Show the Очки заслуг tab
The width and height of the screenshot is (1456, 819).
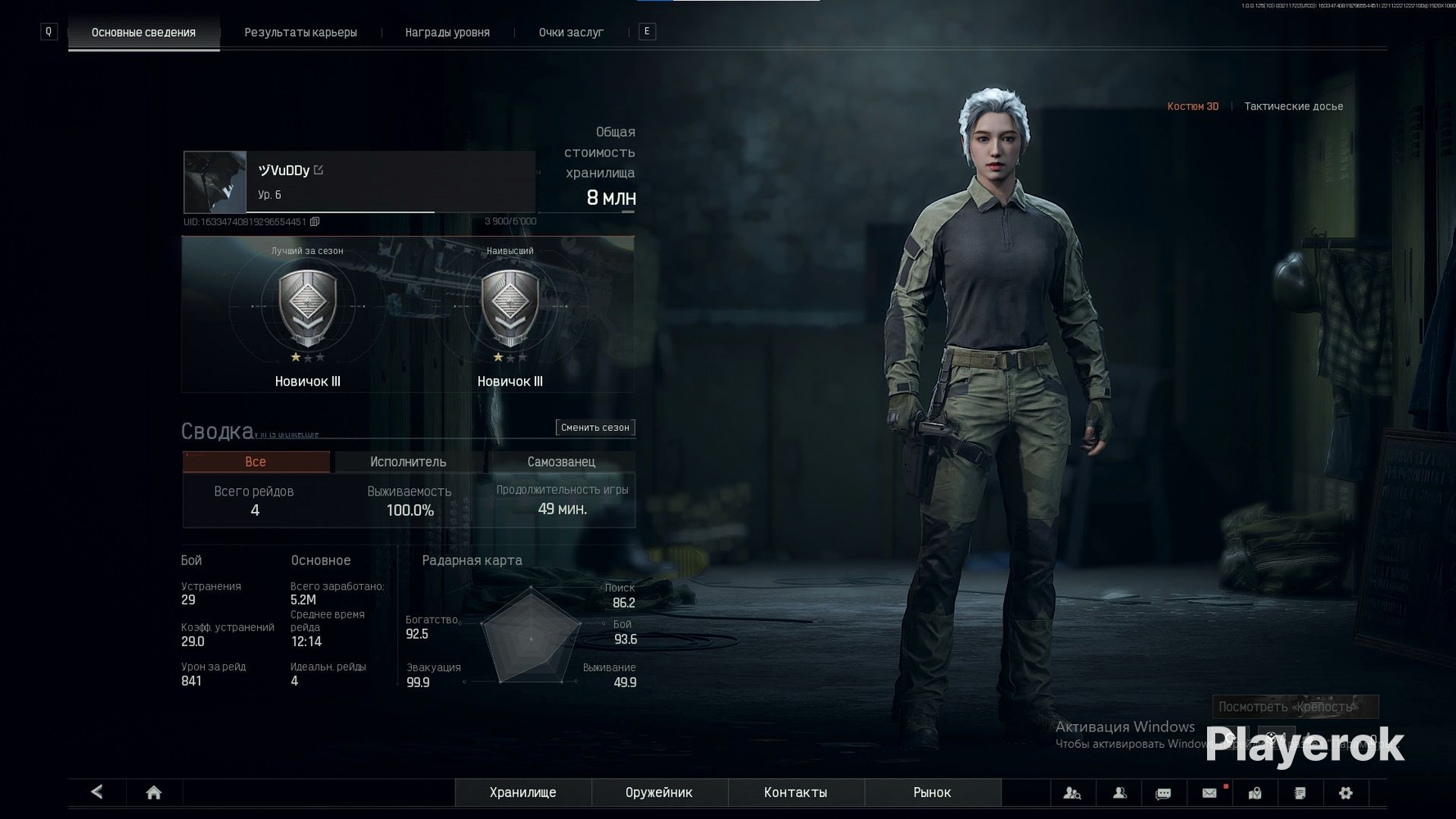pyautogui.click(x=571, y=33)
